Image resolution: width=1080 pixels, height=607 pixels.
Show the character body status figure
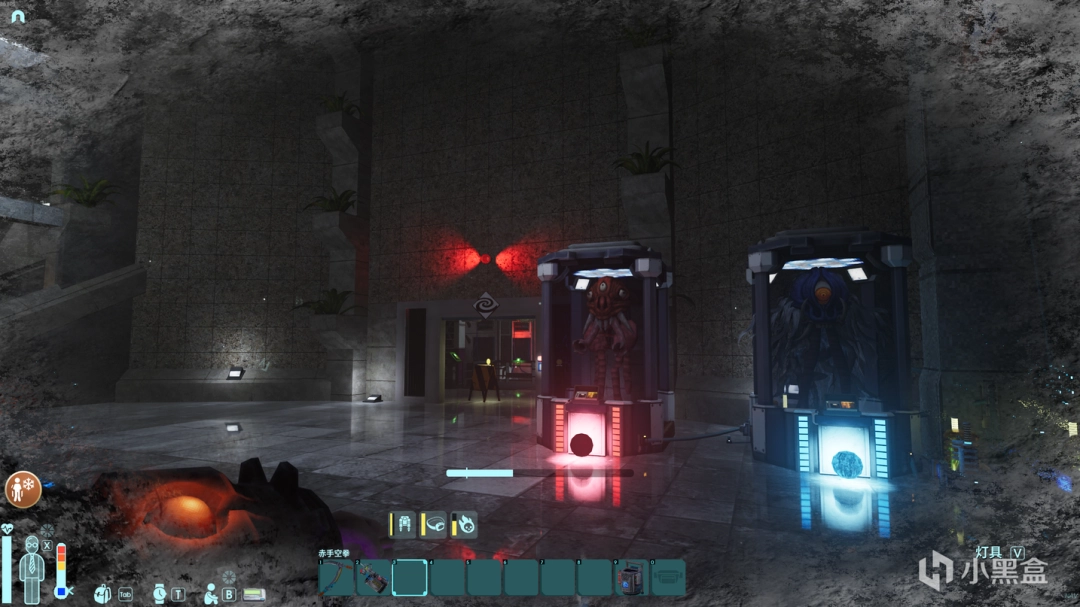click(x=32, y=569)
